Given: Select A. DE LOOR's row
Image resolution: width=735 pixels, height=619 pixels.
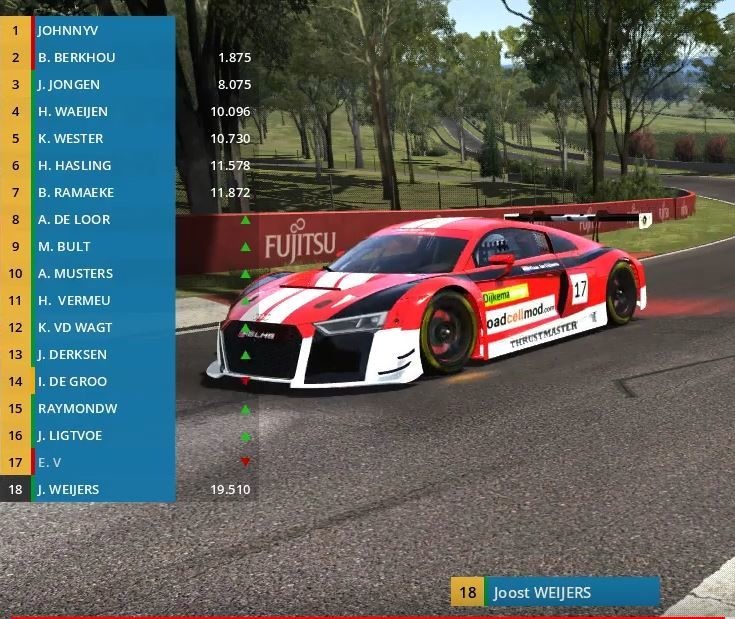Looking at the screenshot, I should point(100,219).
